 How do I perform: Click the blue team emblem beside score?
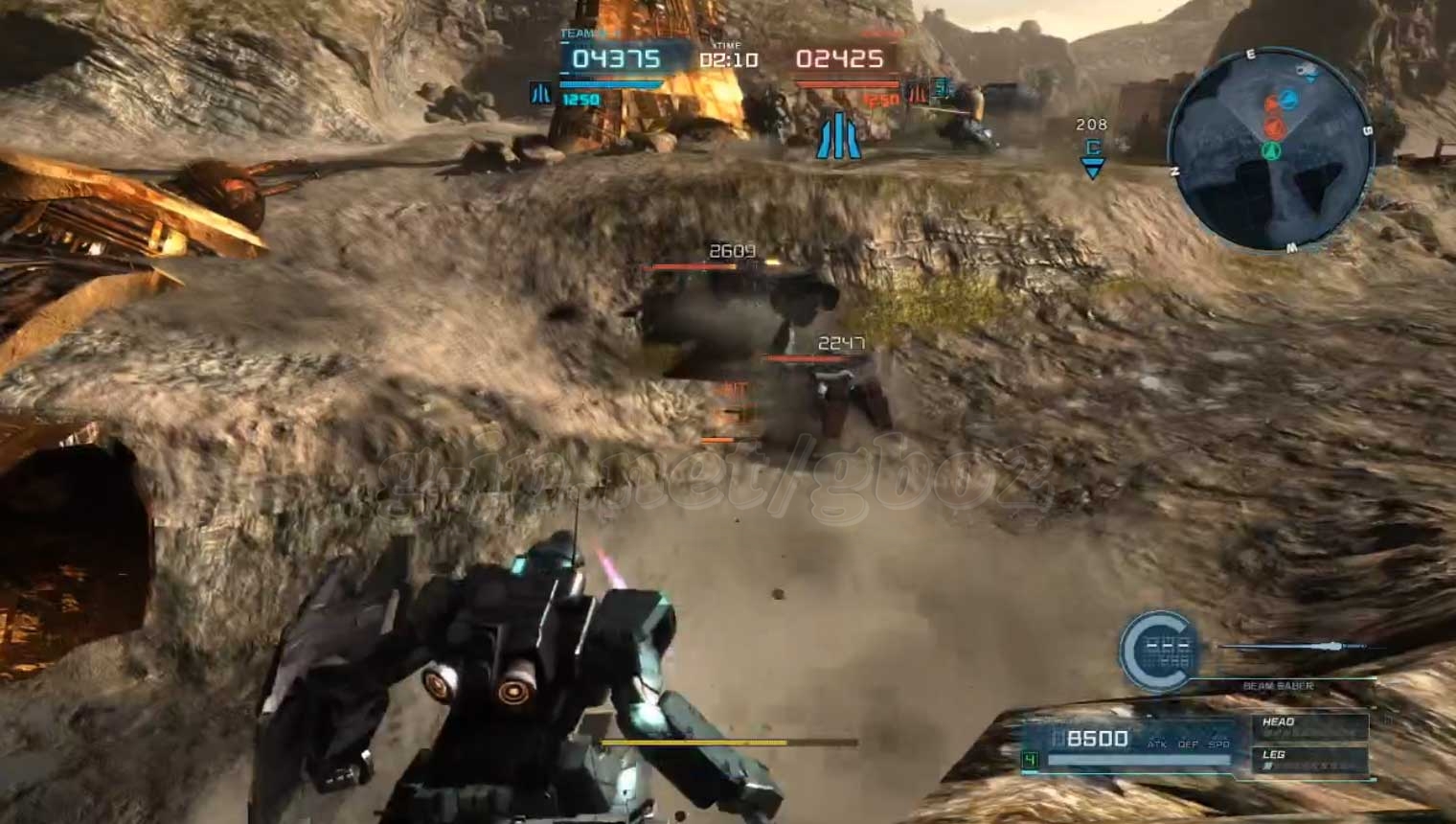click(x=541, y=93)
